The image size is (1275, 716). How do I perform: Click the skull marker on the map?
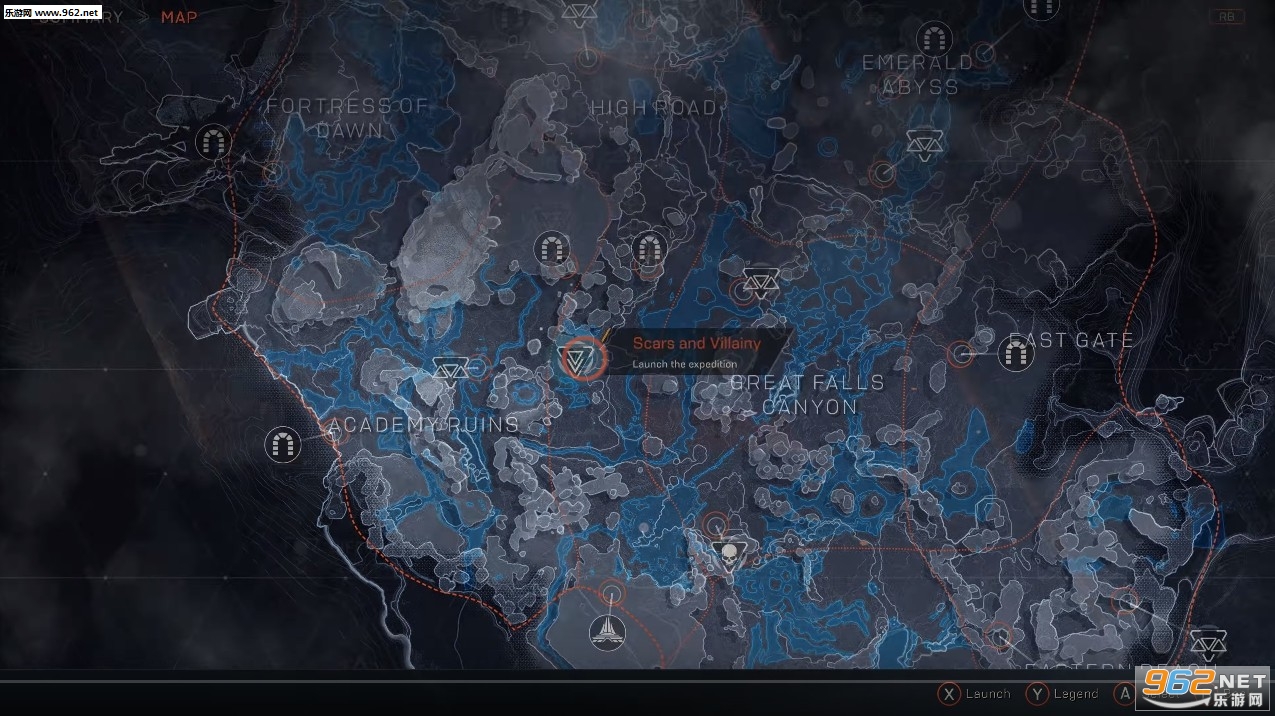click(728, 554)
